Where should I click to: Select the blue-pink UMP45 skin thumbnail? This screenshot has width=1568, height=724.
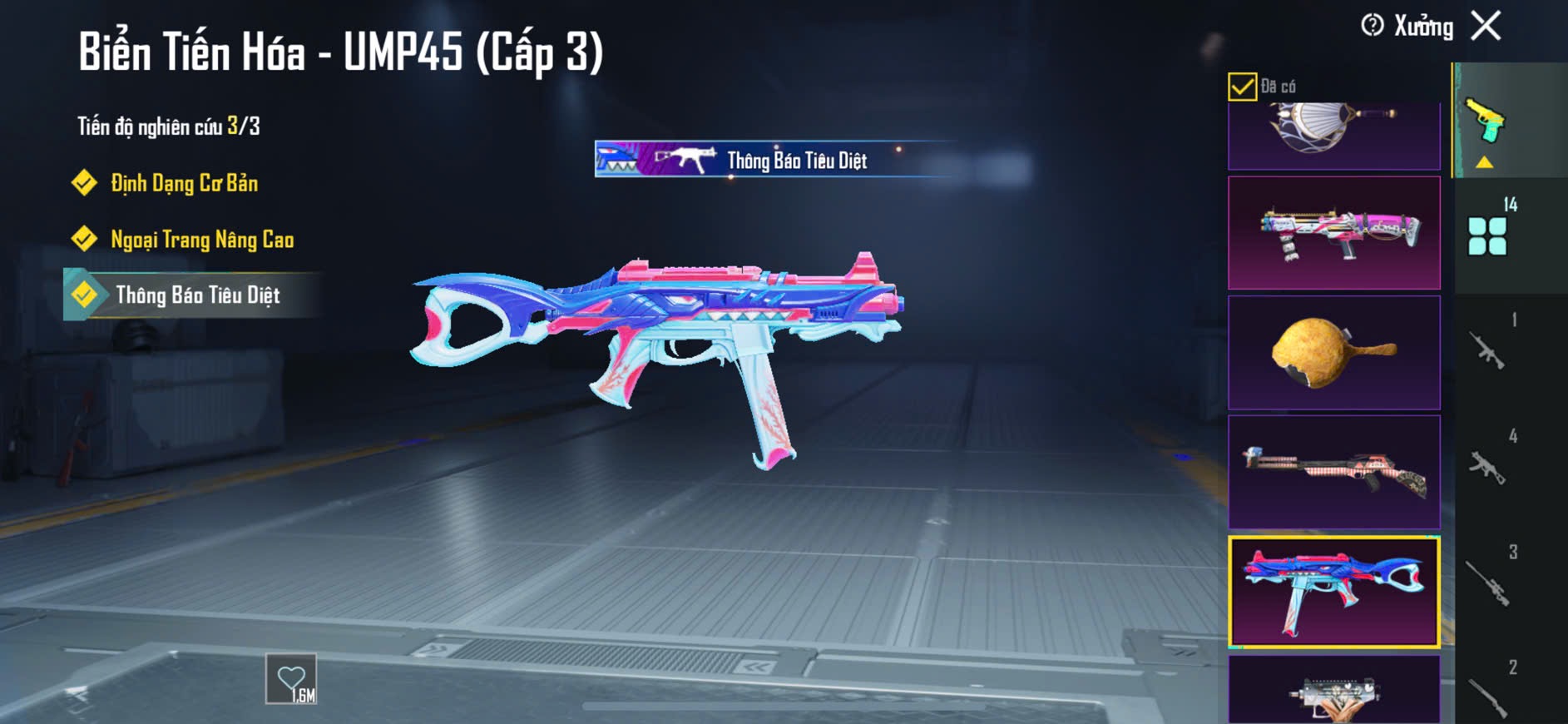pos(1333,592)
